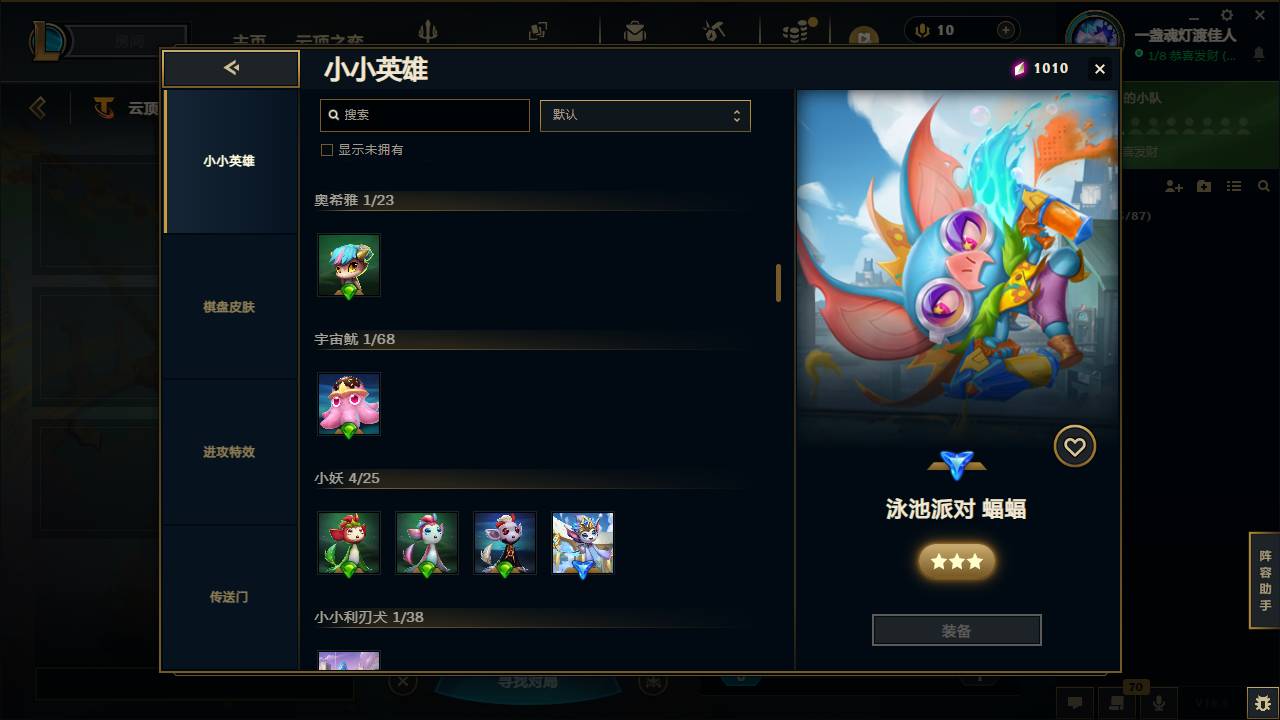
Task: Switch to the 棋盘皮肤 tab
Action: coord(231,307)
